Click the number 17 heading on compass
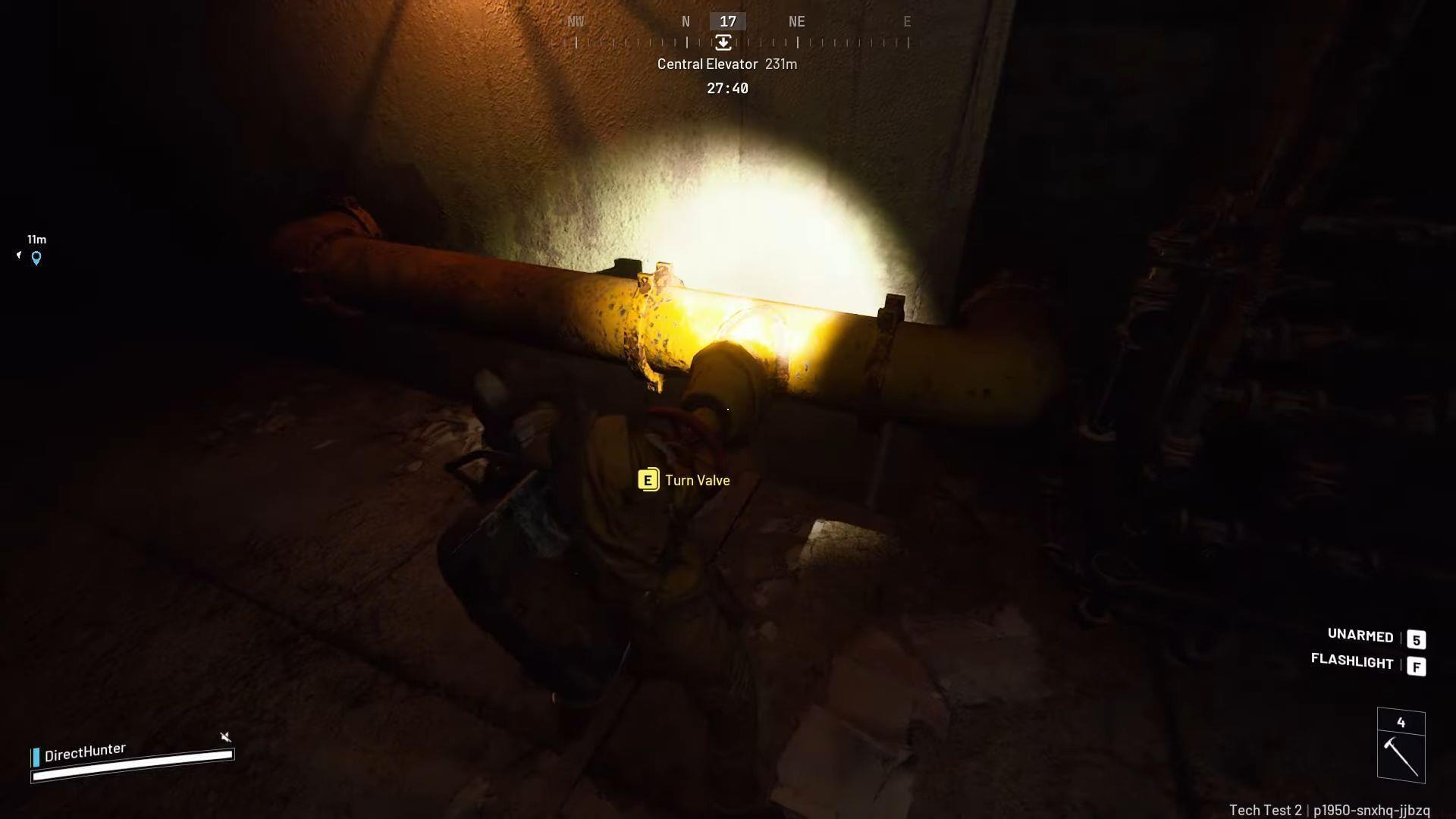This screenshot has width=1456, height=819. (726, 21)
